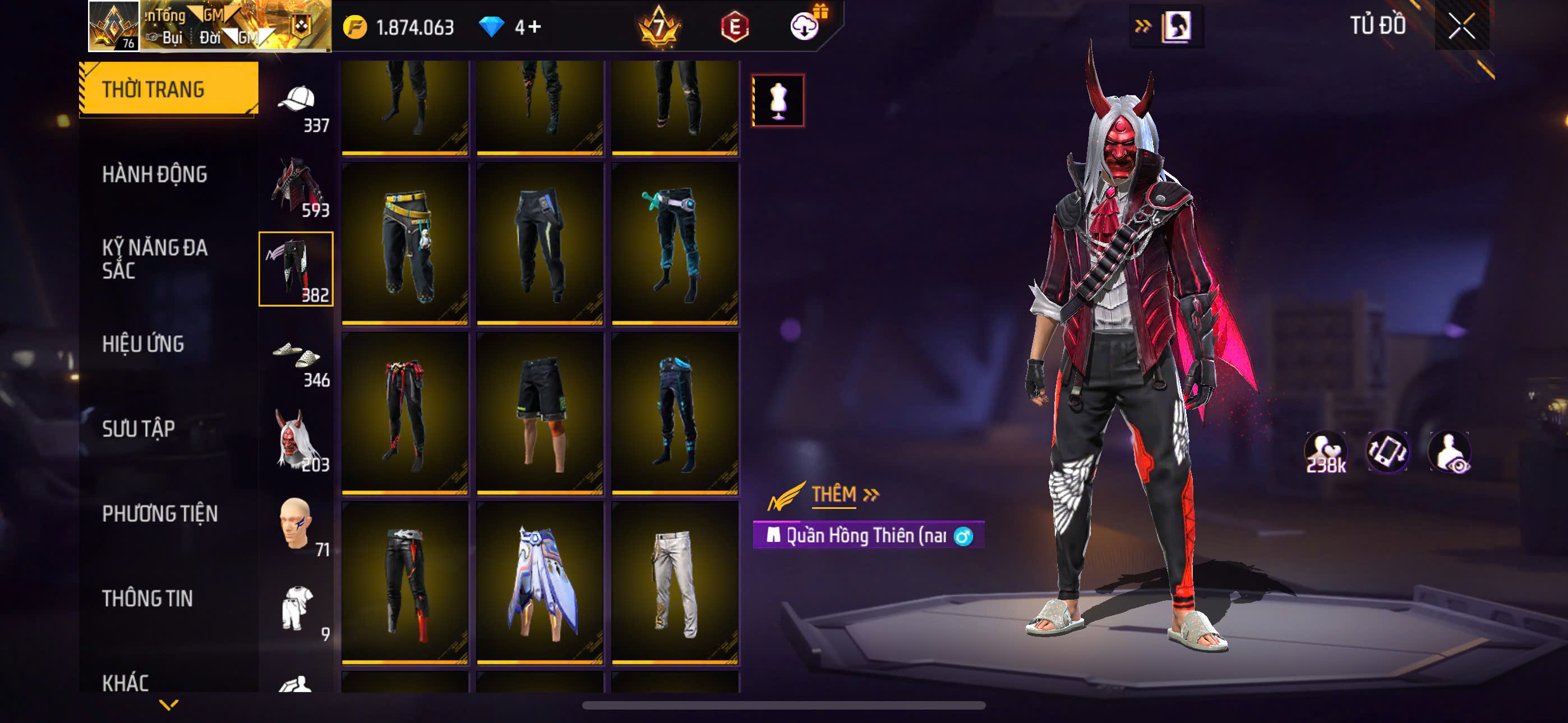
Task: Choose the hat category with 337 items
Action: [x=297, y=105]
